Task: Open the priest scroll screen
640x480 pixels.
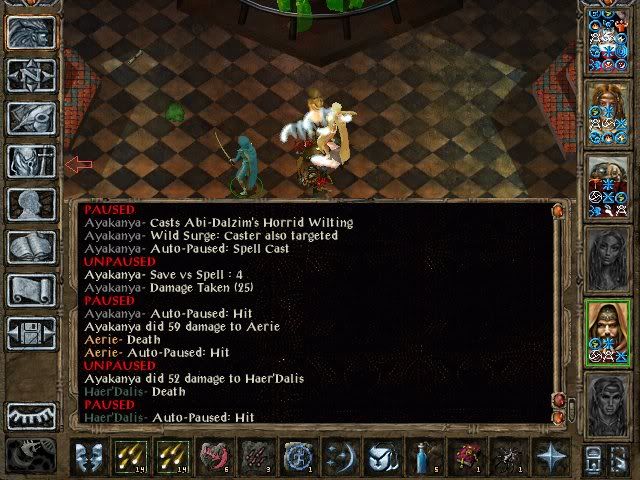Action: coord(30,290)
